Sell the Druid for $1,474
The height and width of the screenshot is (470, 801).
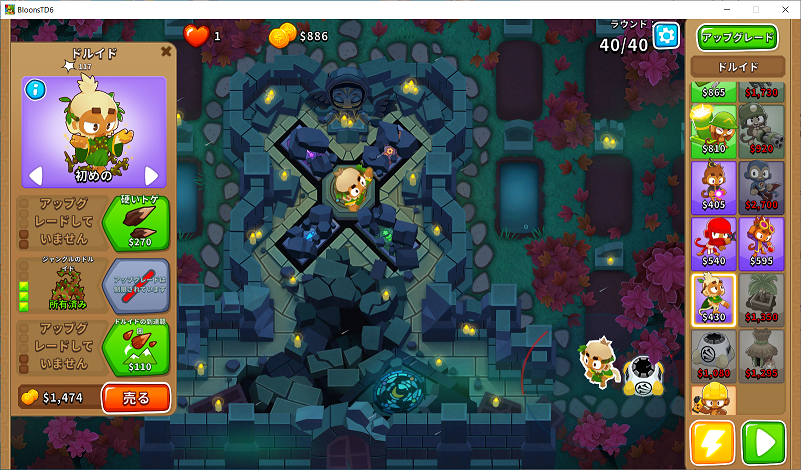(135, 398)
